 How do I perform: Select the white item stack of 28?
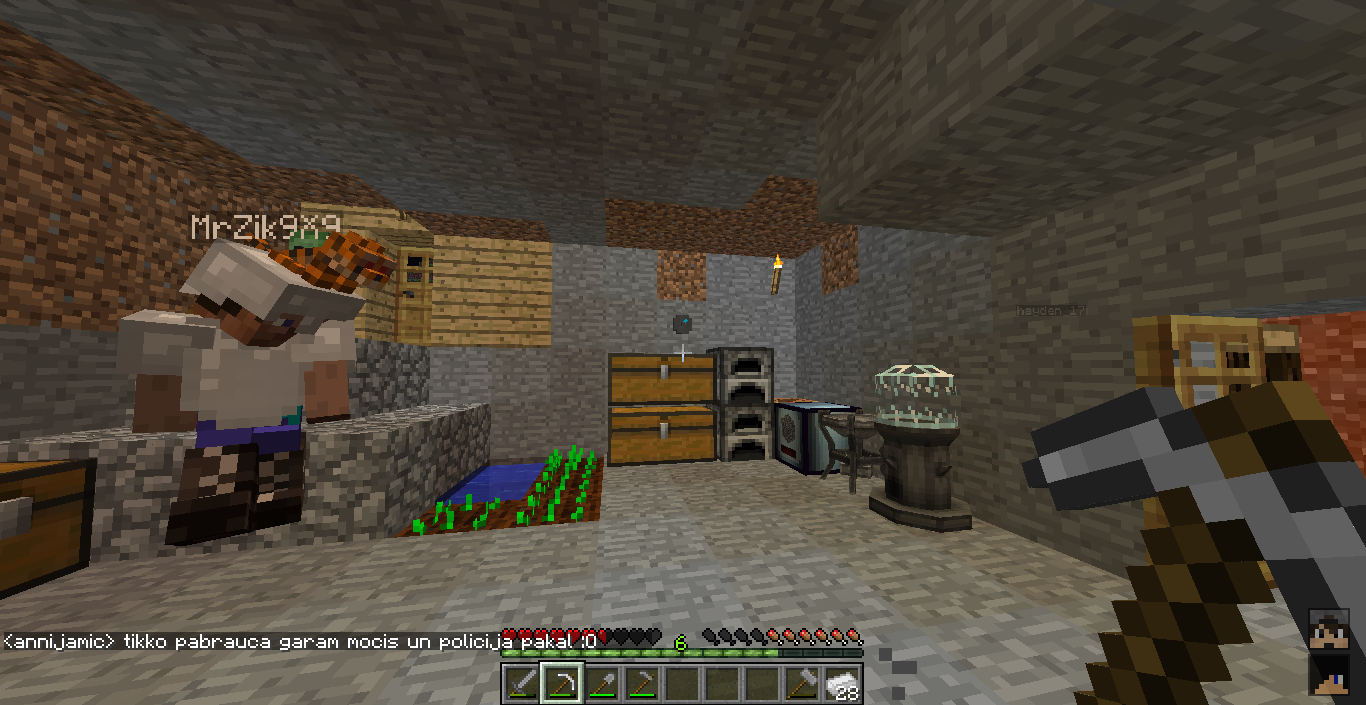(x=842, y=684)
